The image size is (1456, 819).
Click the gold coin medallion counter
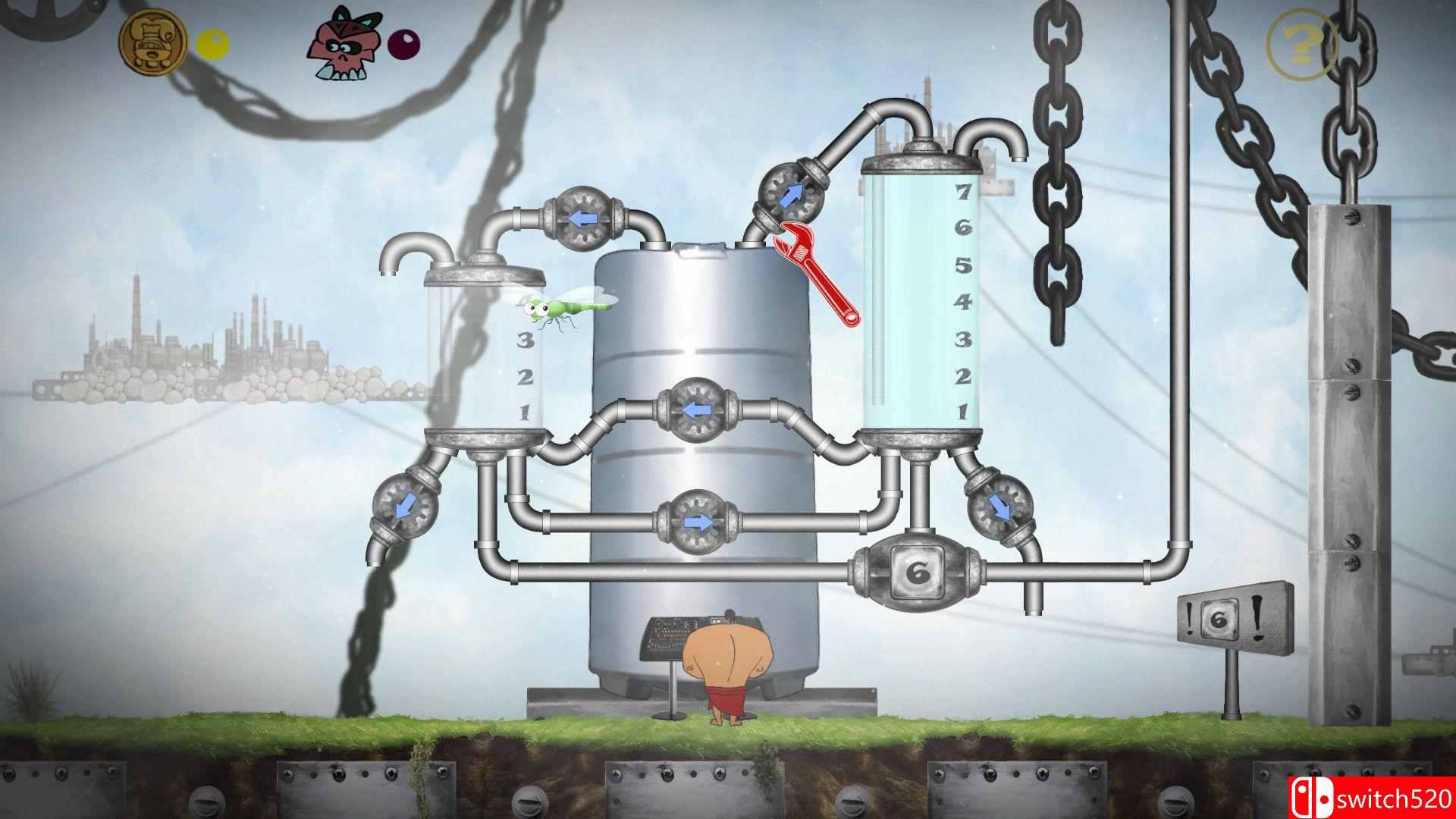coord(154,40)
